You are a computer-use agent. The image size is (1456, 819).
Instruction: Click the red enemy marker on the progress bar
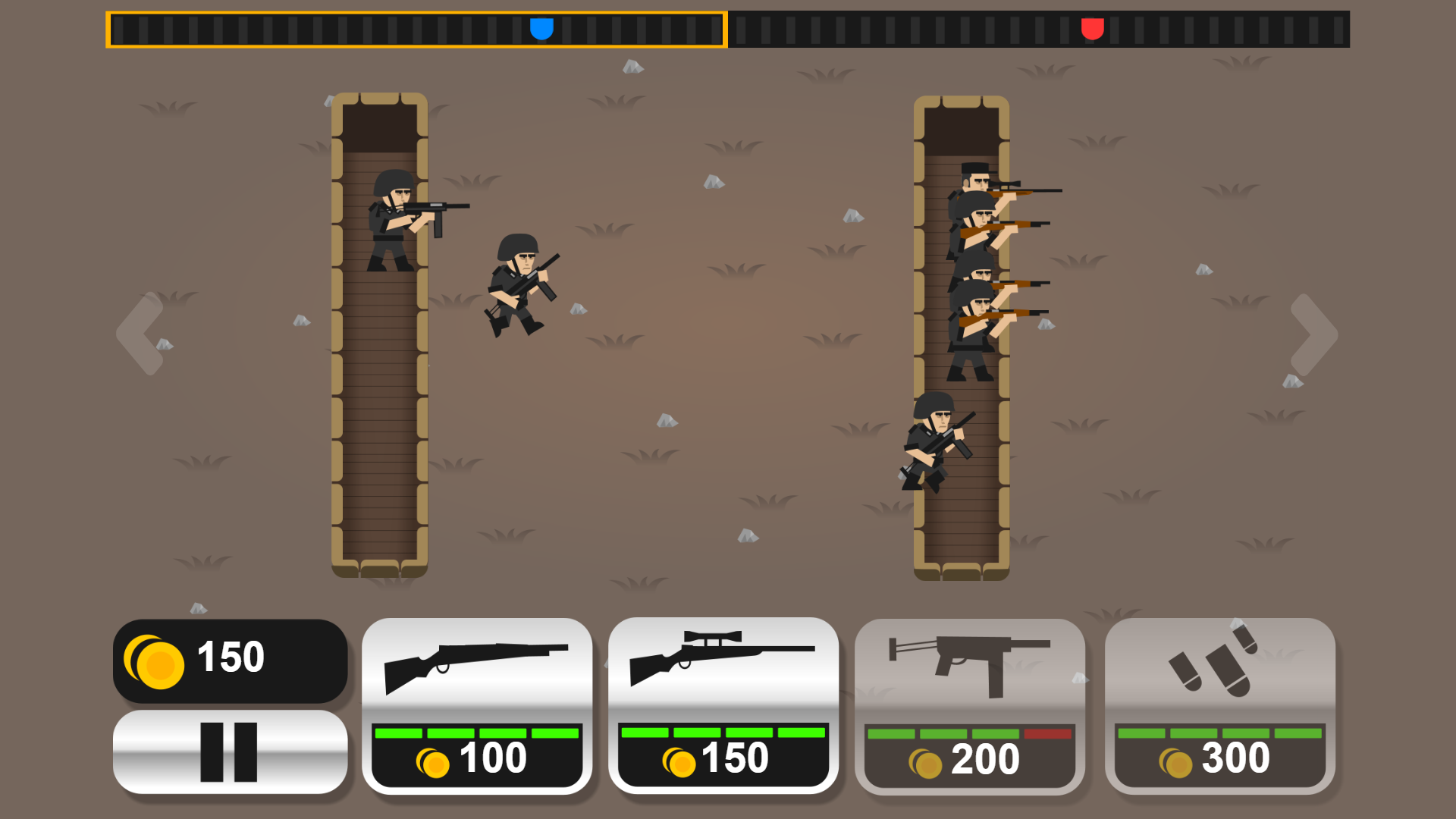tap(1092, 30)
